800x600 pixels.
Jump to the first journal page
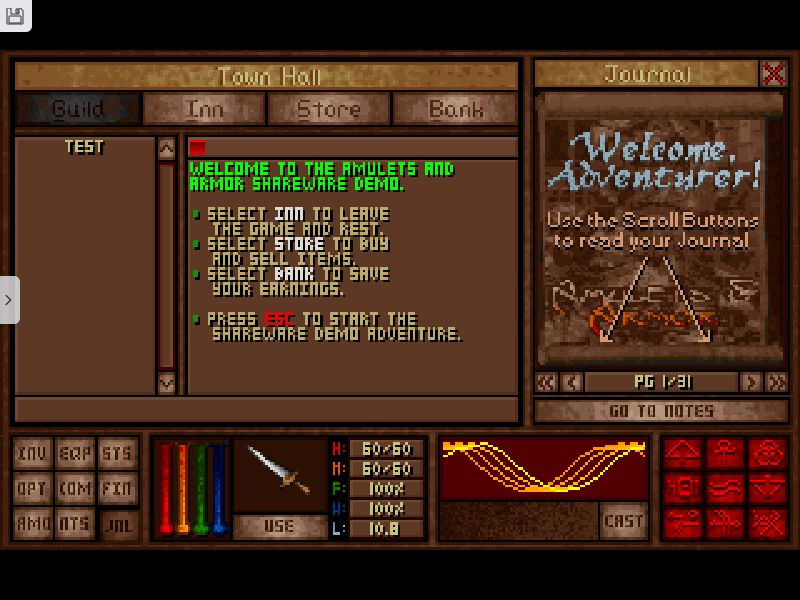[x=546, y=382]
